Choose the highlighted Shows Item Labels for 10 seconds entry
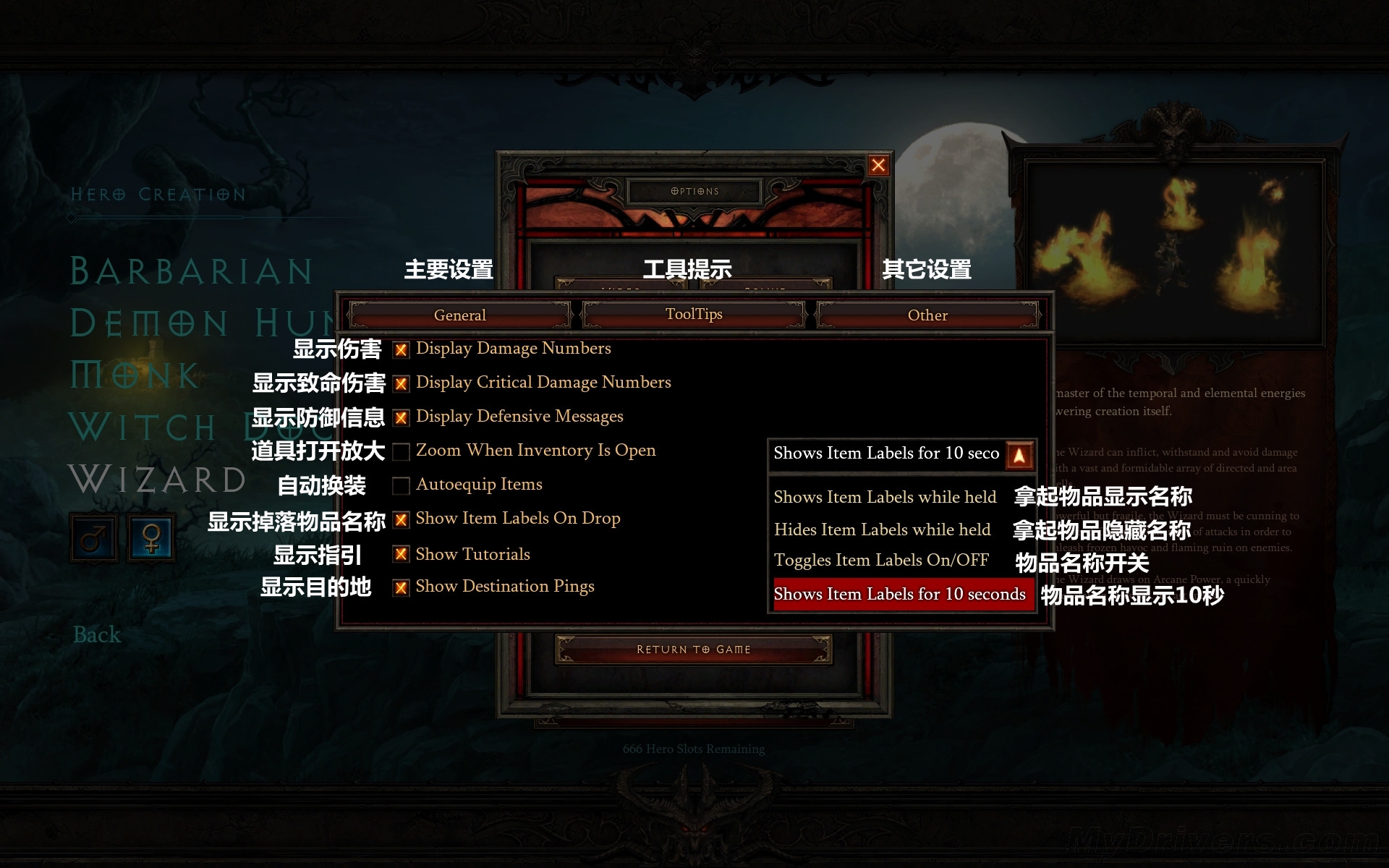The image size is (1389, 868). tap(900, 594)
